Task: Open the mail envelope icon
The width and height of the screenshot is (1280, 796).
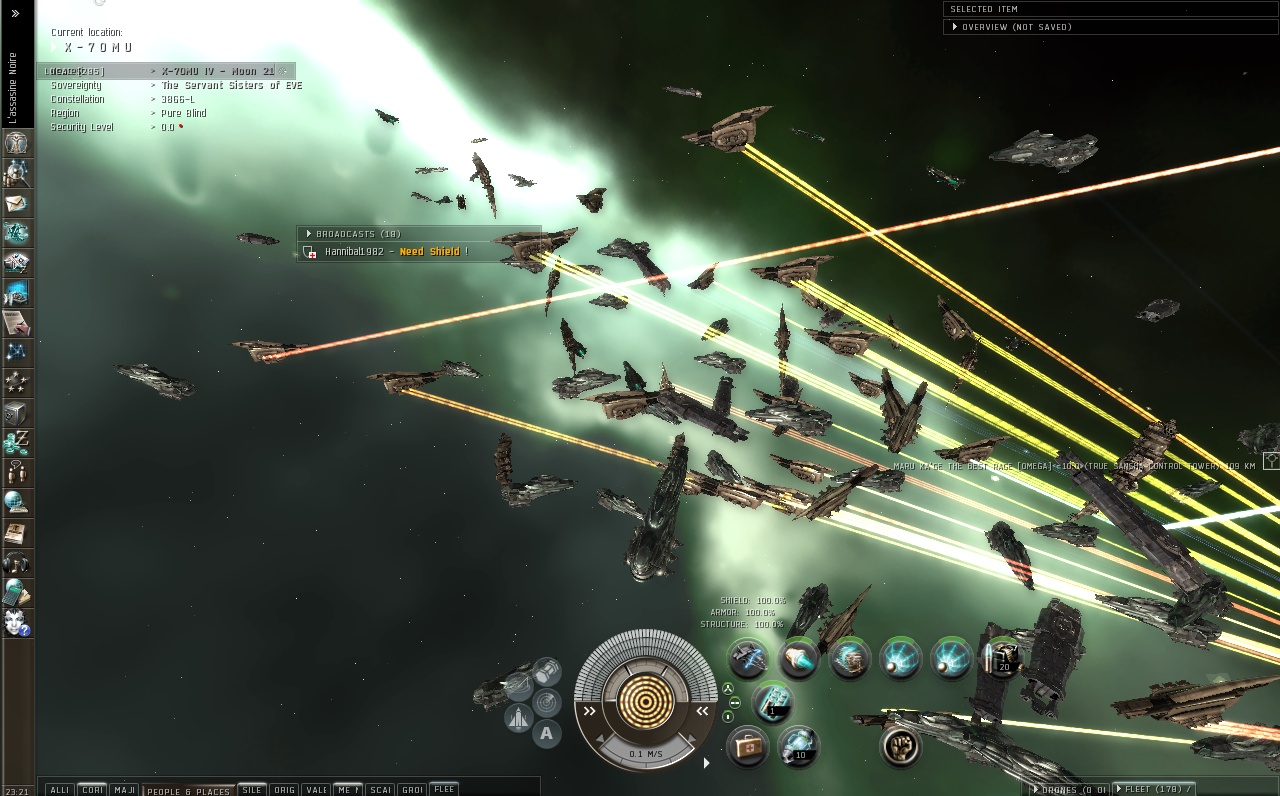Action: coord(17,204)
